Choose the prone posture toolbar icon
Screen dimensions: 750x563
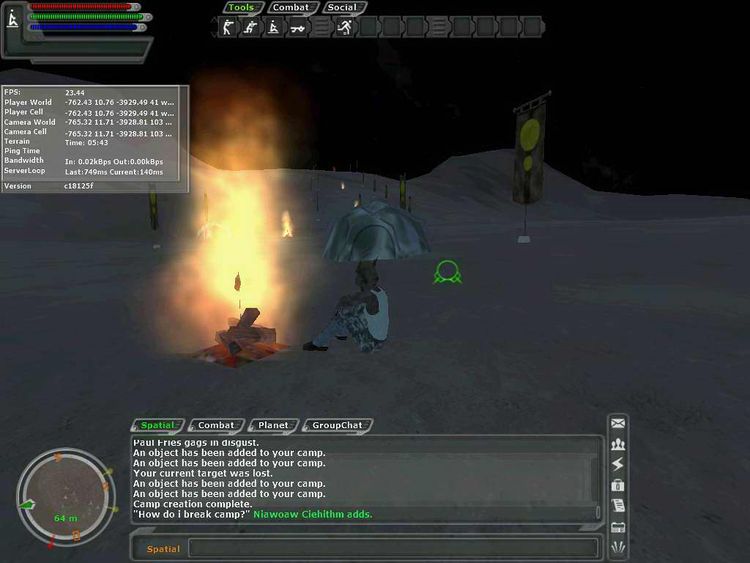[x=296, y=28]
